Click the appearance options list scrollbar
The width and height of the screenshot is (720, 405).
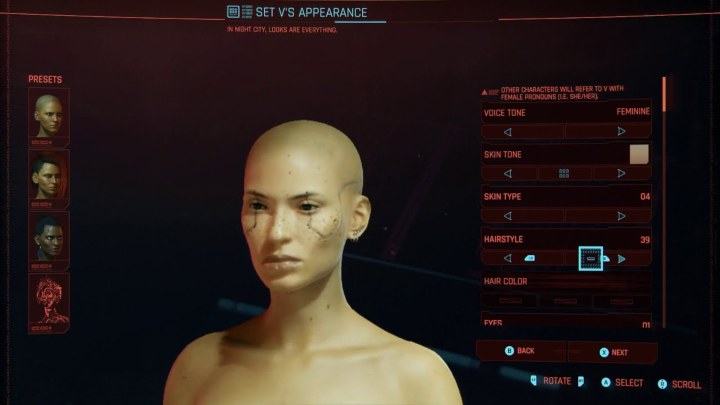click(x=663, y=95)
